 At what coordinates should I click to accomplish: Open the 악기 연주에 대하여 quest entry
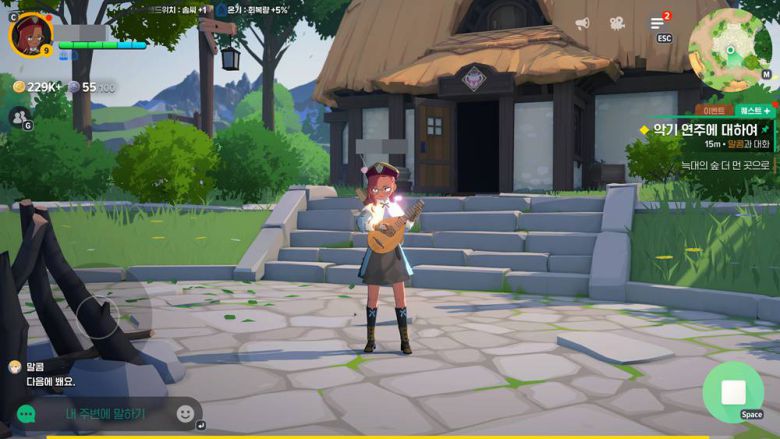click(704, 129)
